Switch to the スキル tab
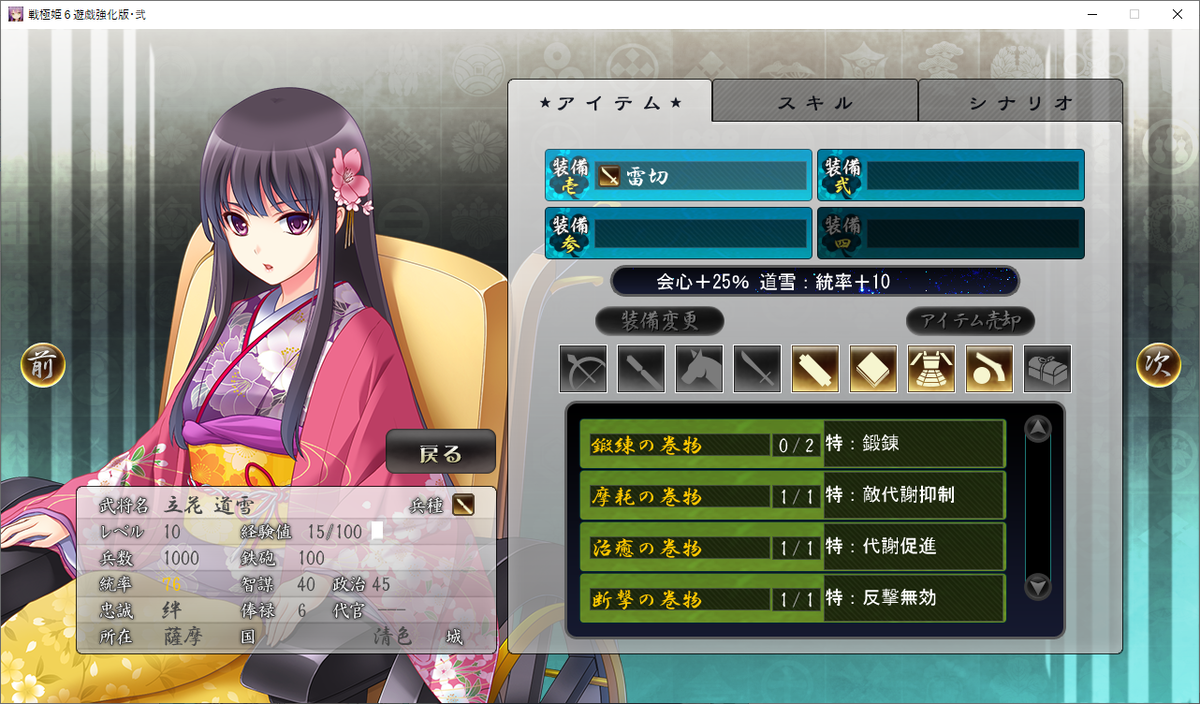 815,102
